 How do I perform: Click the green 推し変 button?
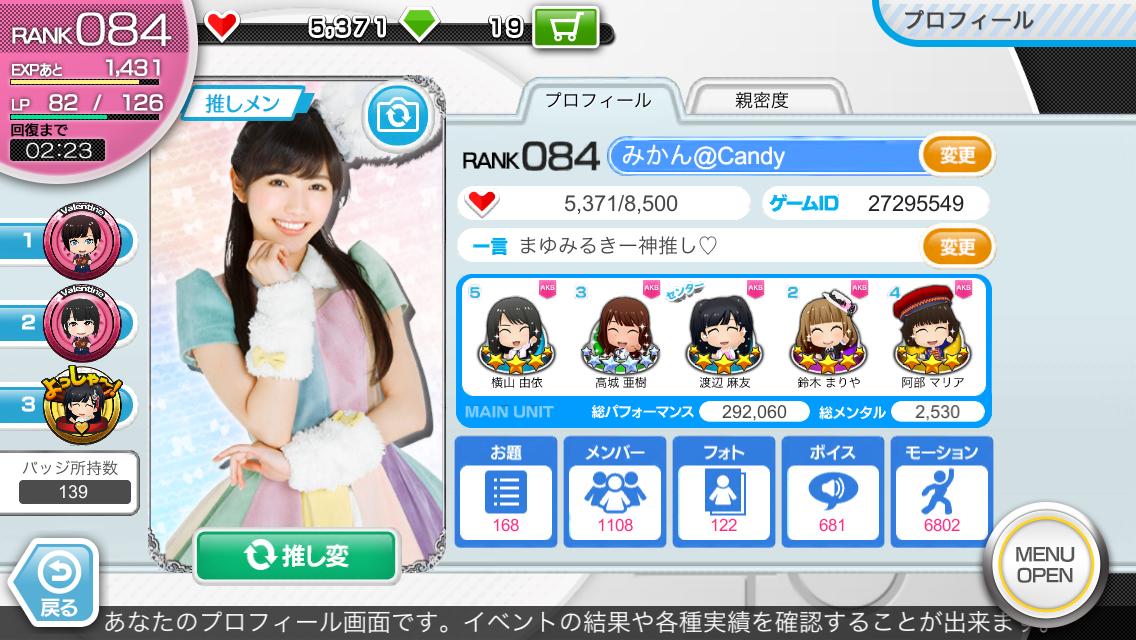296,555
